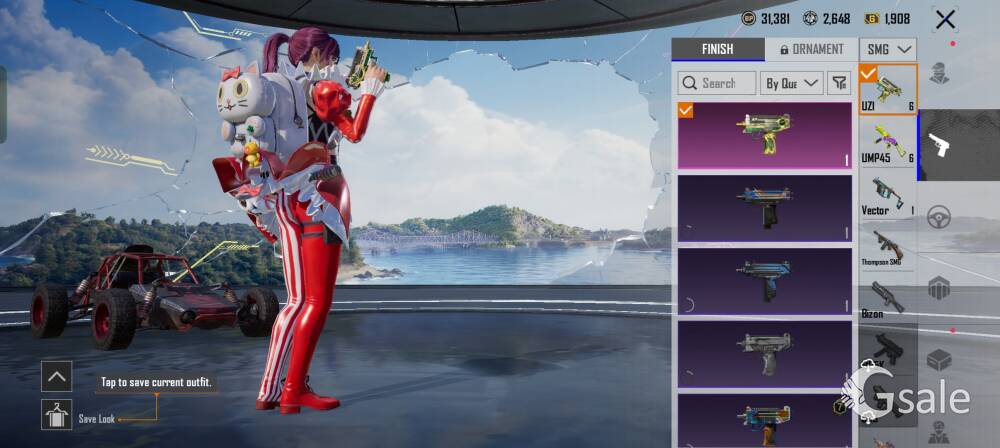Select the Finish tab
Image resolution: width=1000 pixels, height=448 pixels.
[x=717, y=49]
